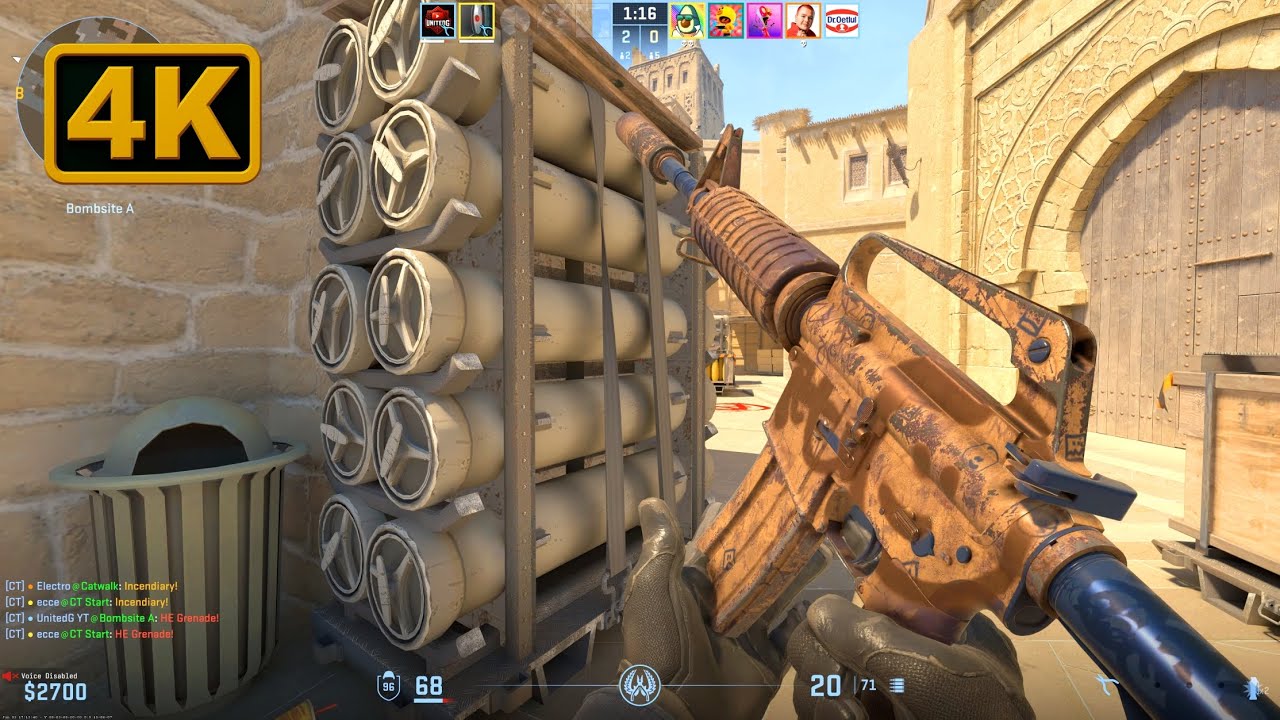Select the portal turret player avatar
1280x720 pixels.
click(x=476, y=21)
